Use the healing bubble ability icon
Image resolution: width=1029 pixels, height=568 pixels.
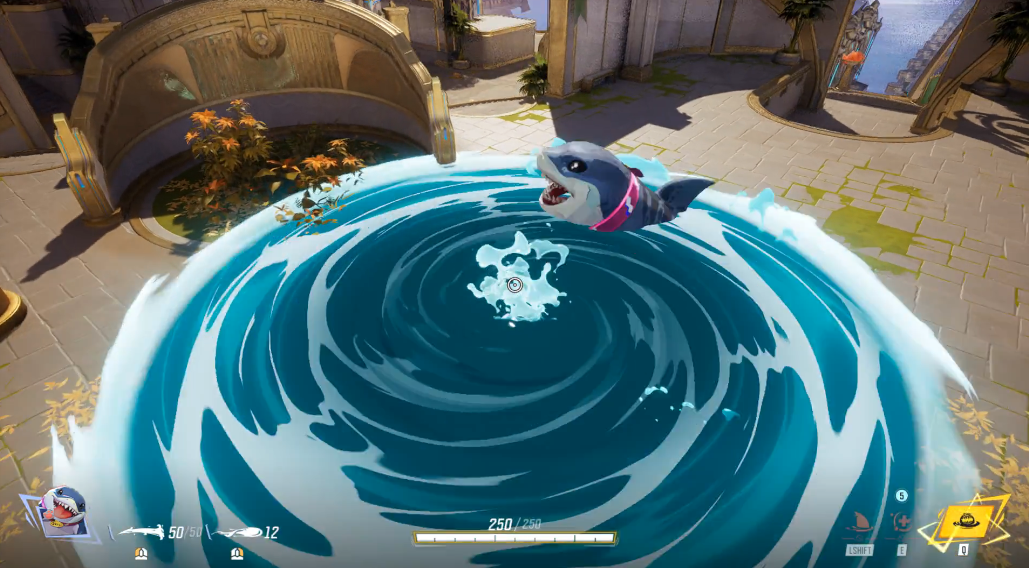[x=900, y=522]
